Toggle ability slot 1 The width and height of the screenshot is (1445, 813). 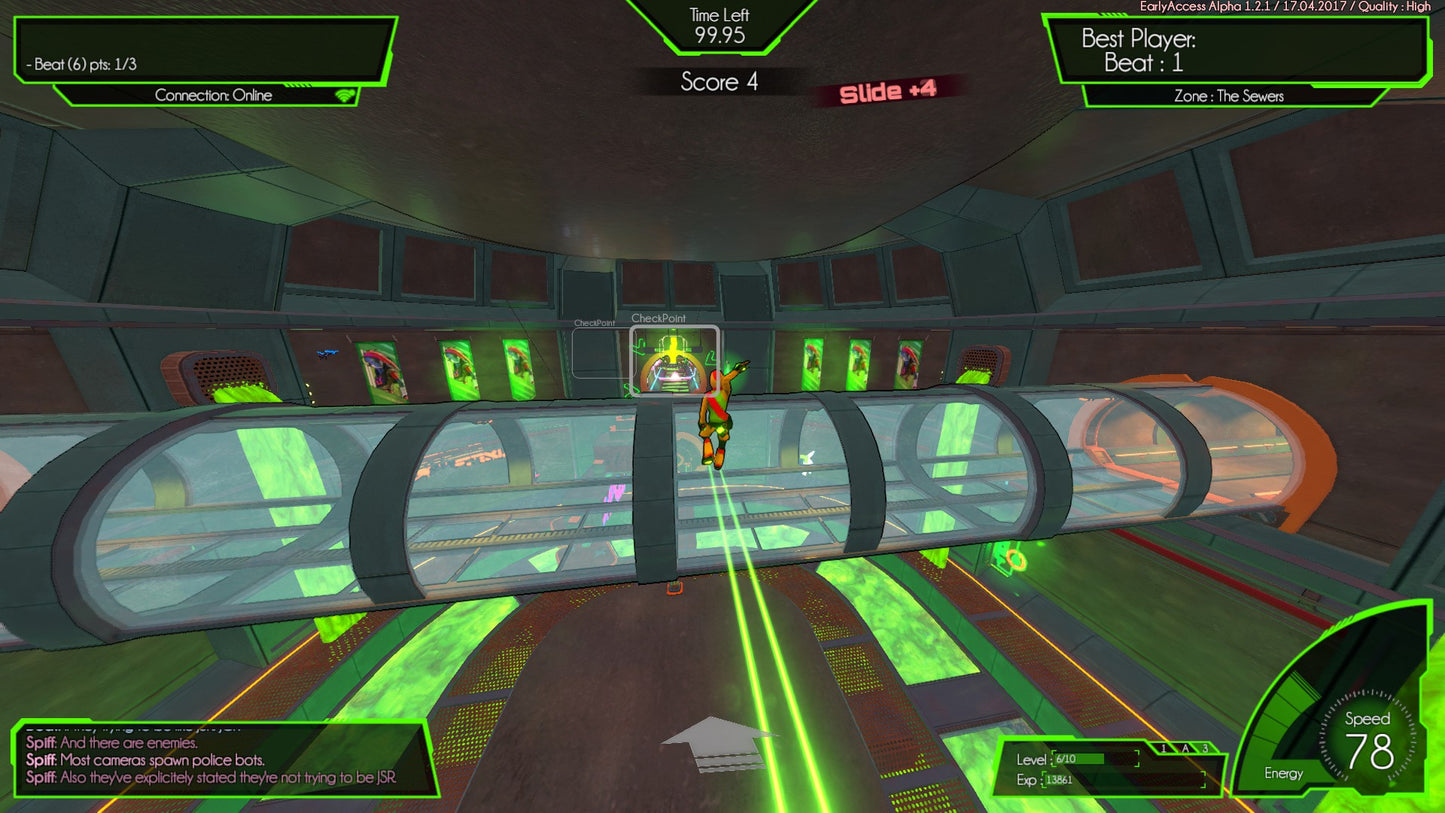(1164, 747)
